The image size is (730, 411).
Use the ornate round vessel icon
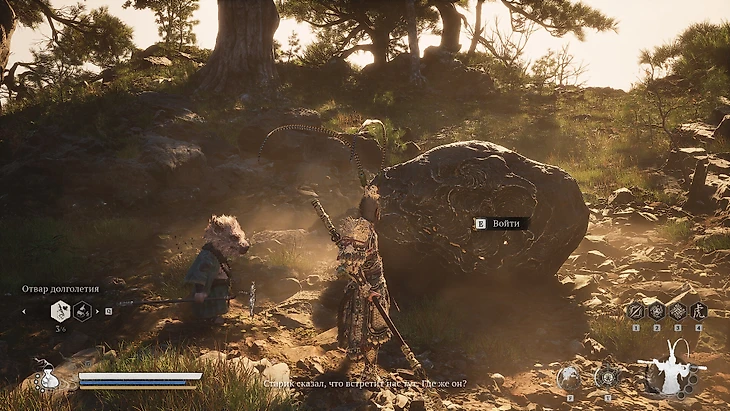point(607,377)
